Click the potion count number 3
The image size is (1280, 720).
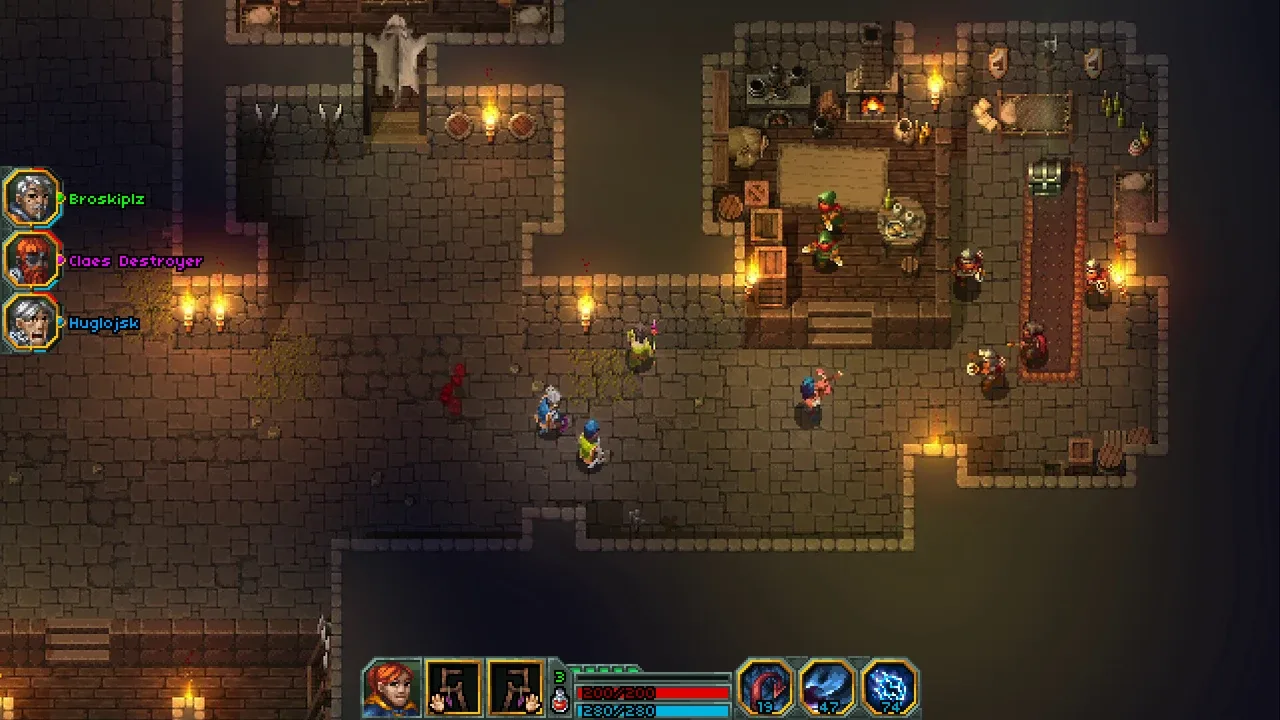557,677
